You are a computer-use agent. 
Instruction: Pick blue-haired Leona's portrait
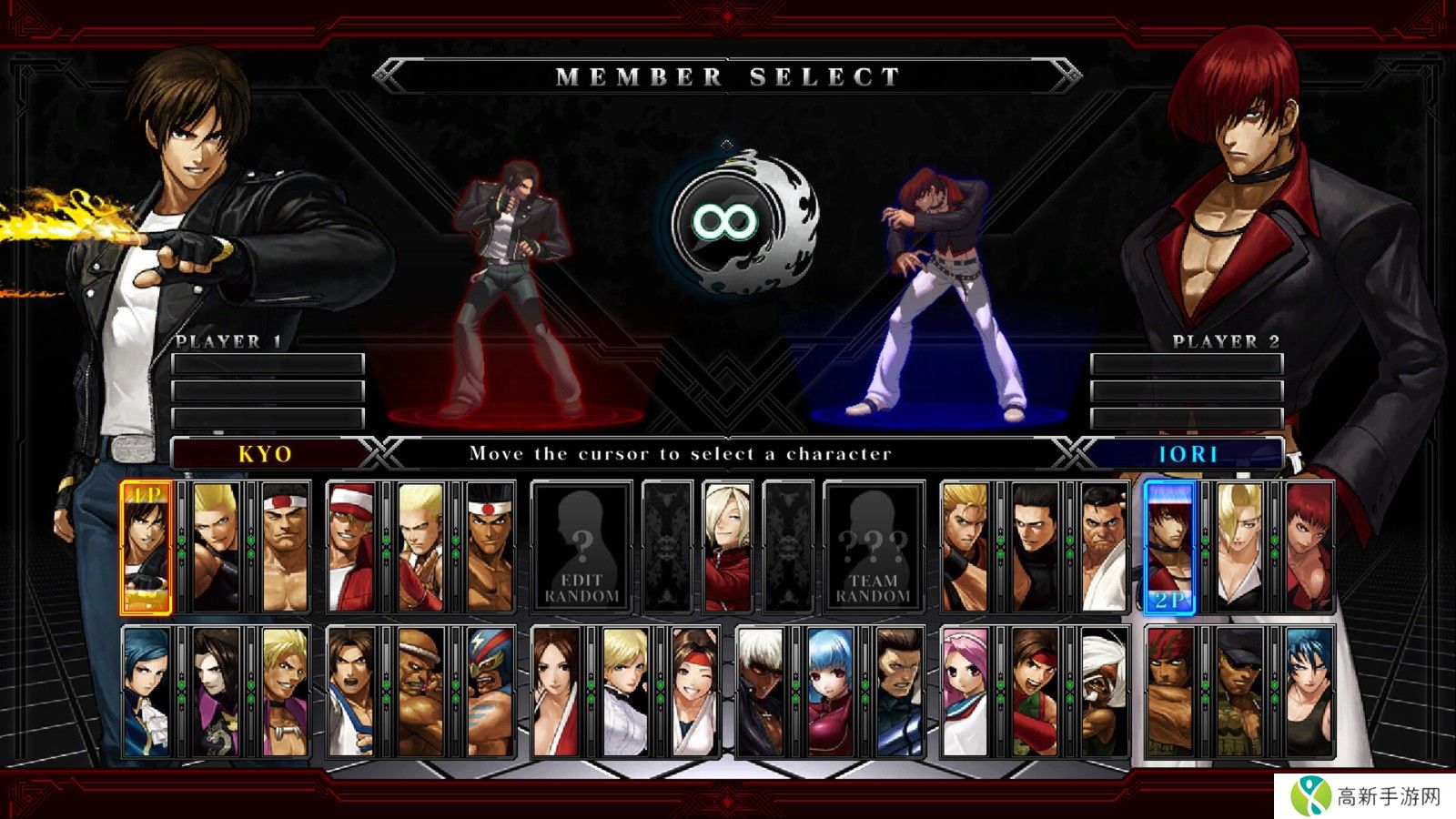[x=1309, y=692]
